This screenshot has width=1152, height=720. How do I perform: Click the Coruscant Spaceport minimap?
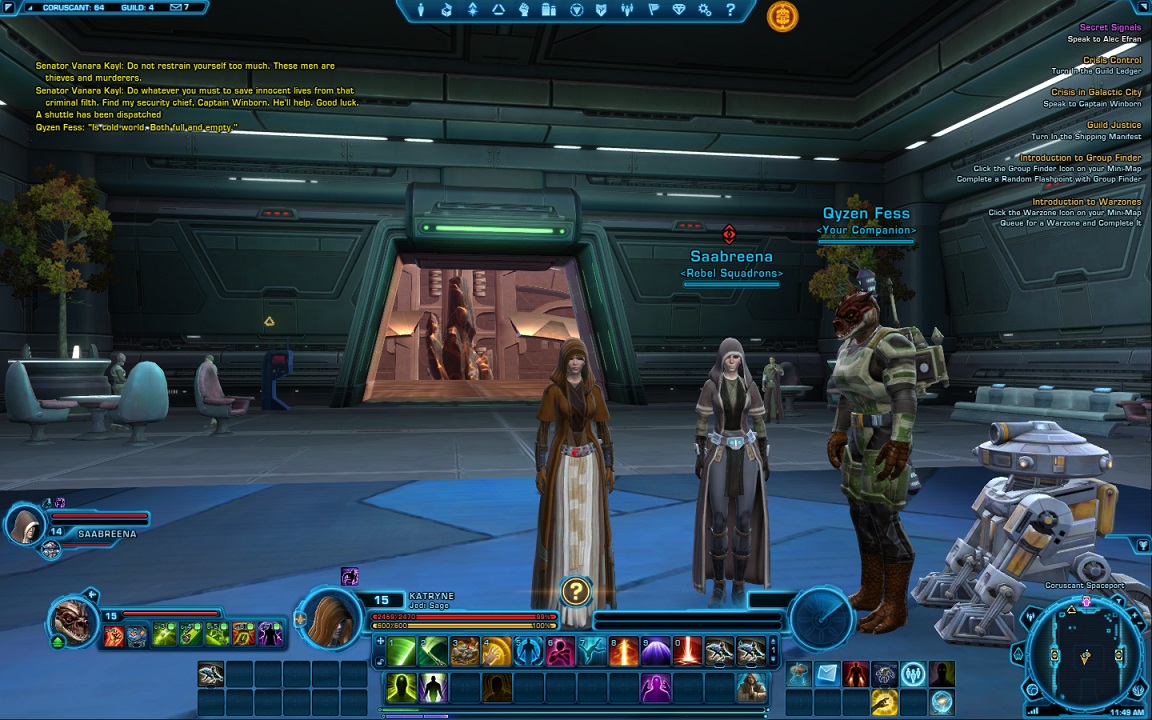coord(1085,655)
